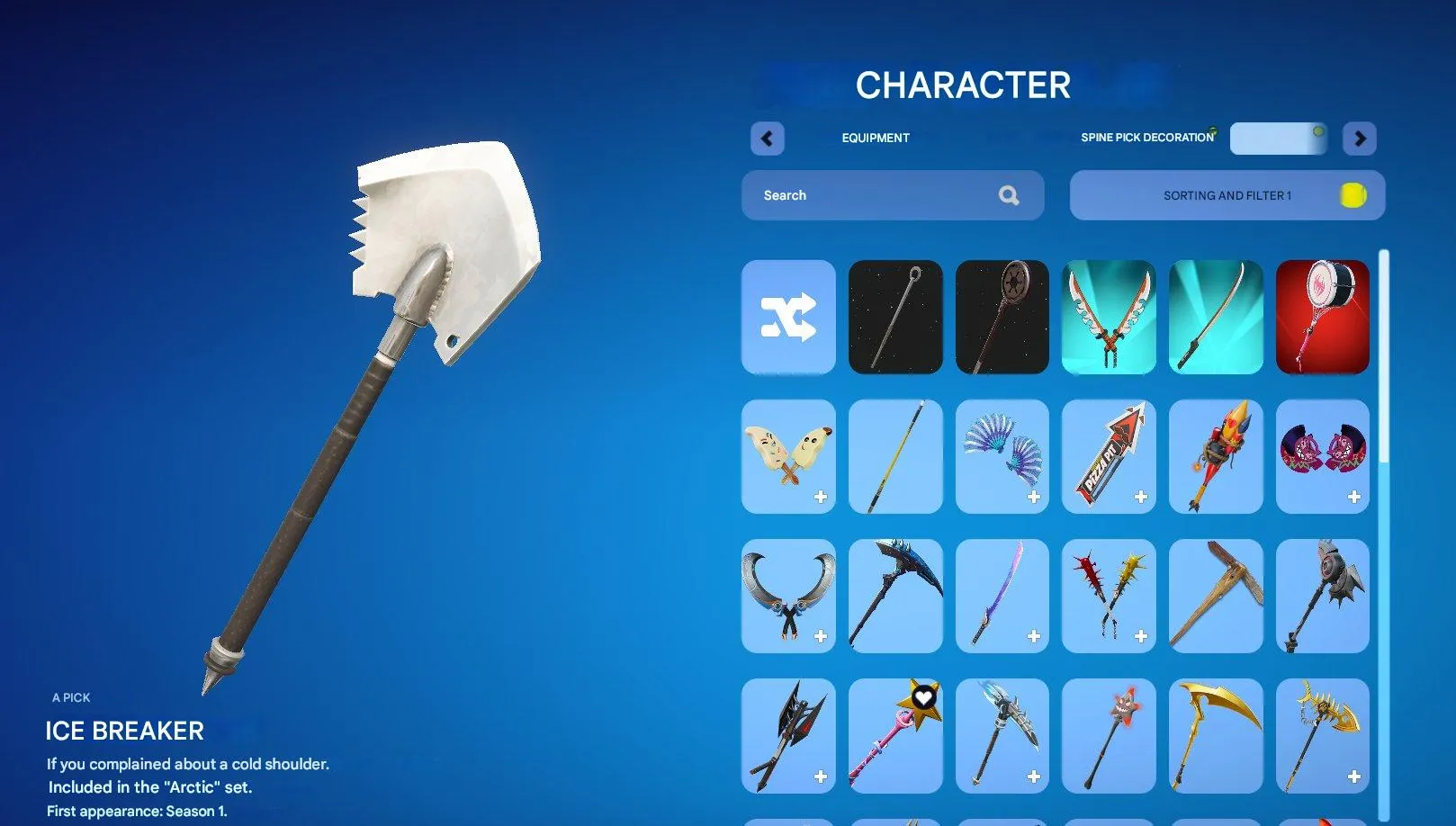The height and width of the screenshot is (826, 1456).
Task: Click the plus on the dark axe tile
Action: (x=821, y=775)
